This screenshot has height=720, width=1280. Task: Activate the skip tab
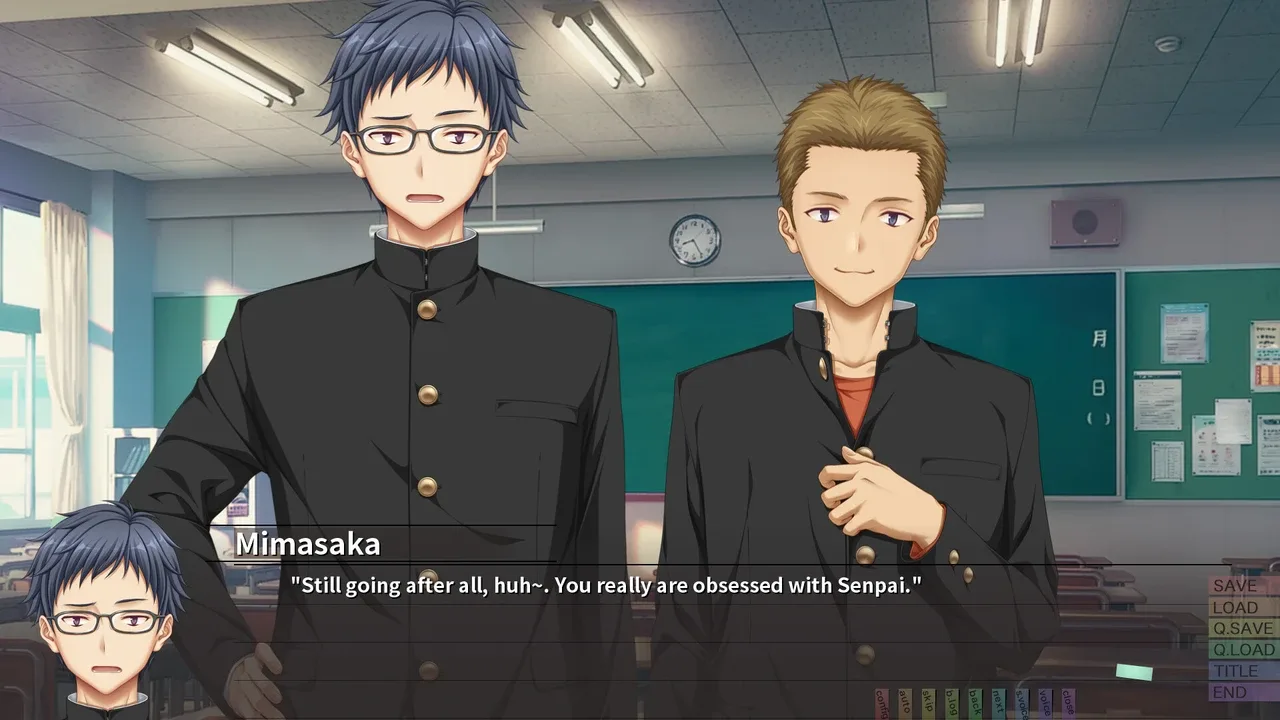928,703
